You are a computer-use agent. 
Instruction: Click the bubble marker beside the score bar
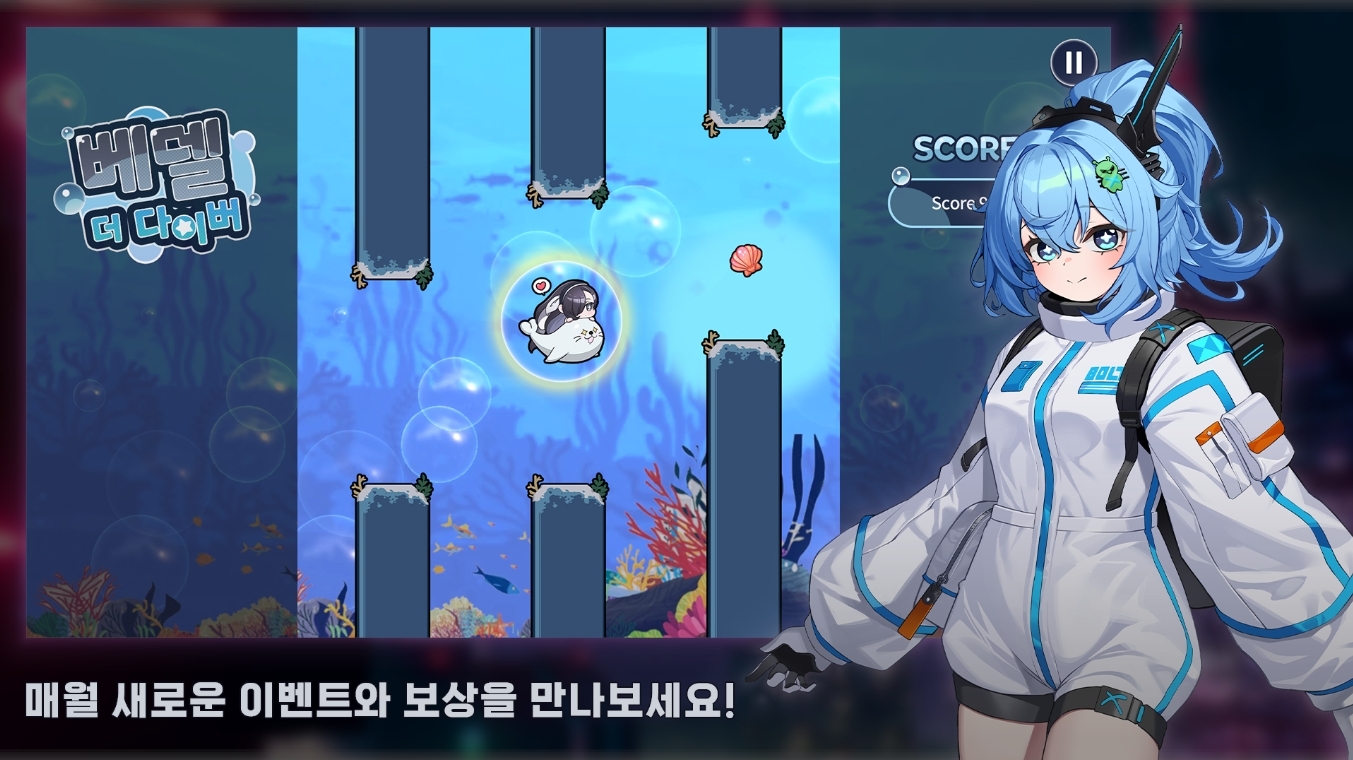click(900, 178)
